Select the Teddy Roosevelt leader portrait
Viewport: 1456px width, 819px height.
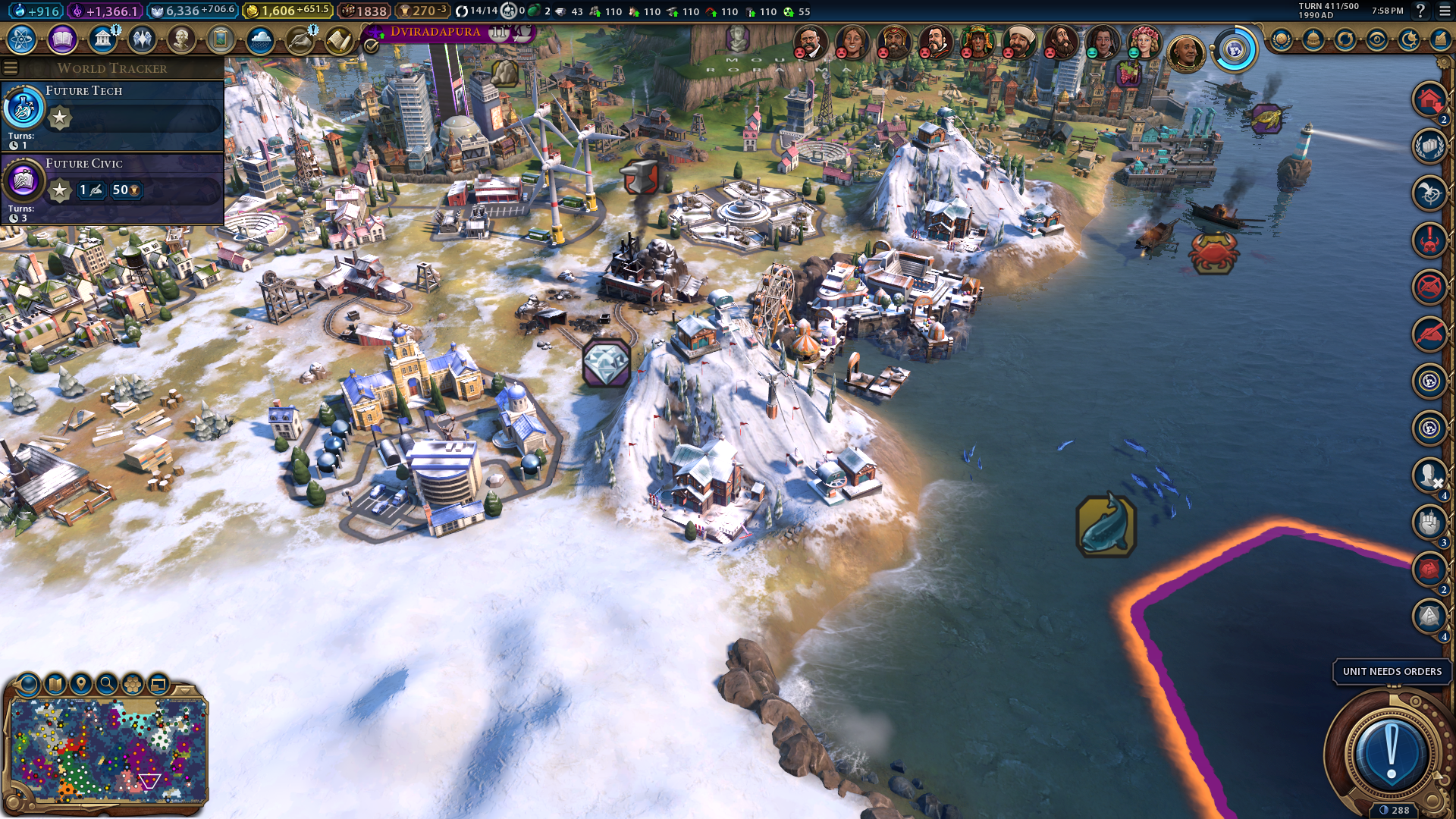coord(809,42)
